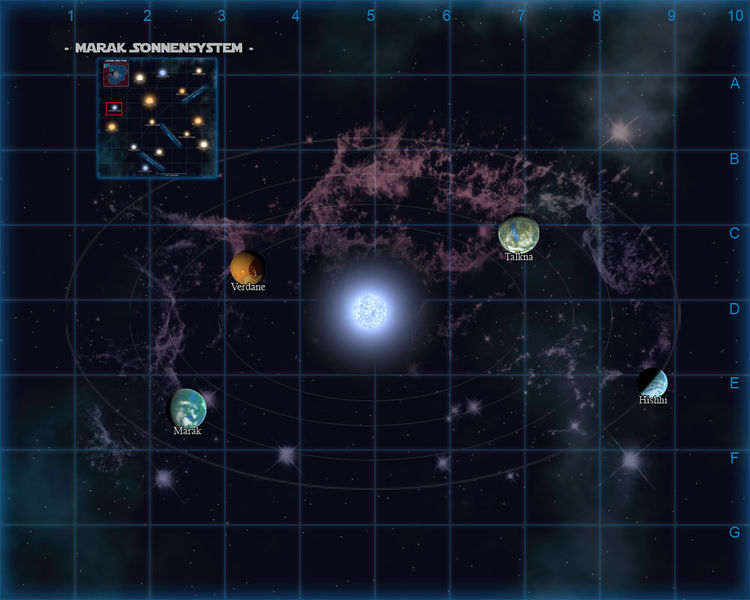Select the planet Talkna
This screenshot has width=750, height=600.
[x=518, y=234]
